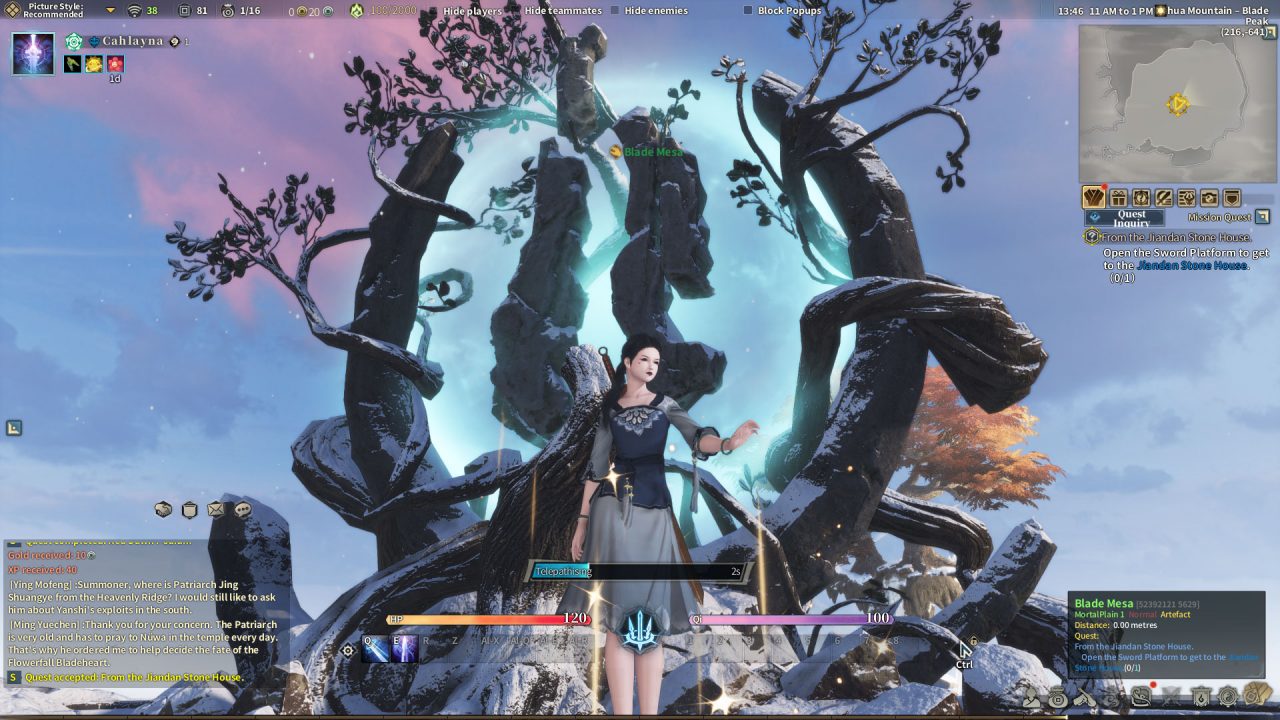Open the camera screenshot icon below the minimap
This screenshot has width=1280, height=720.
tap(1207, 197)
